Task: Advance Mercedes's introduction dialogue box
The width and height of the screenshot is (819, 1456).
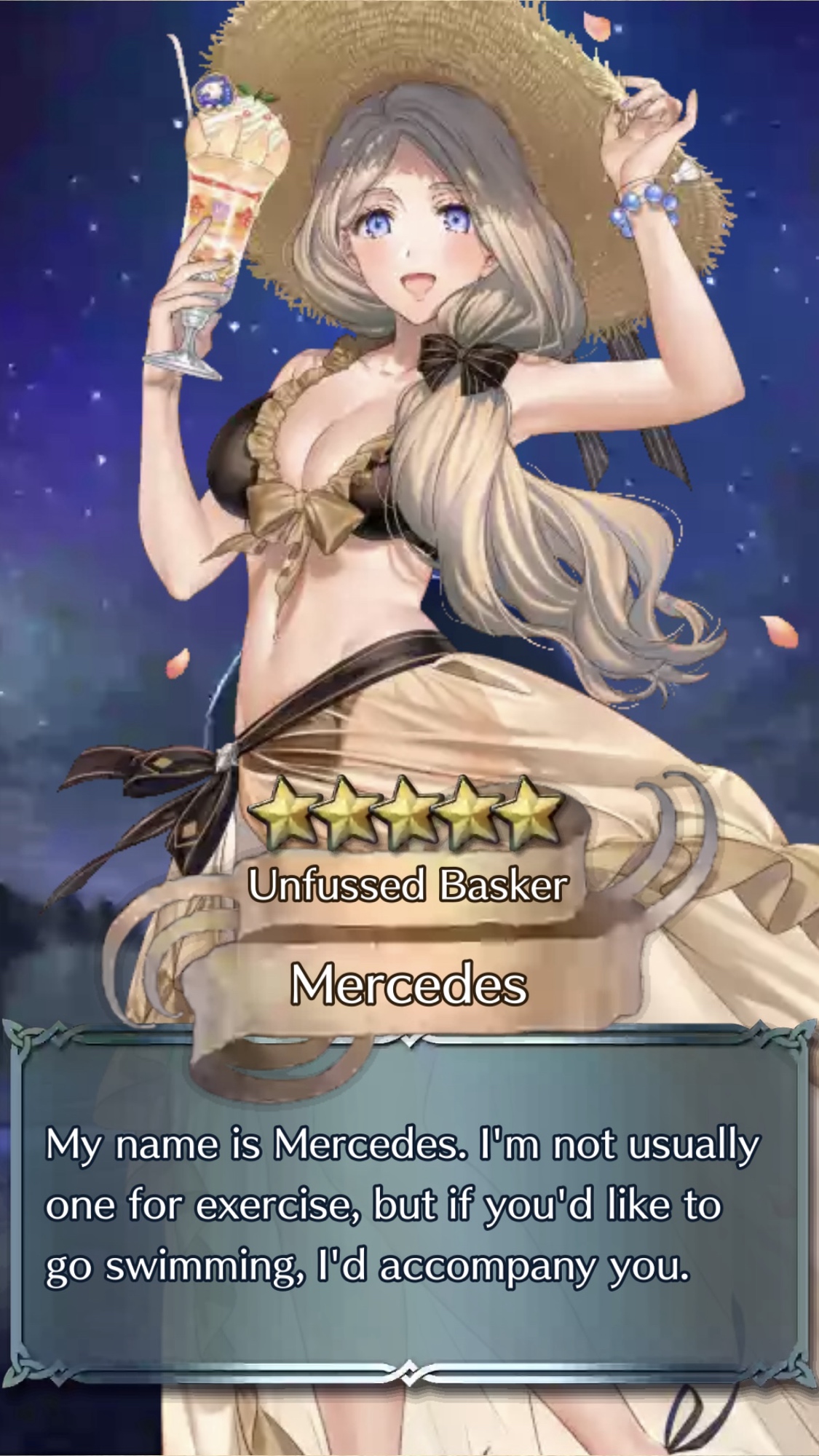Action: coord(409,1208)
